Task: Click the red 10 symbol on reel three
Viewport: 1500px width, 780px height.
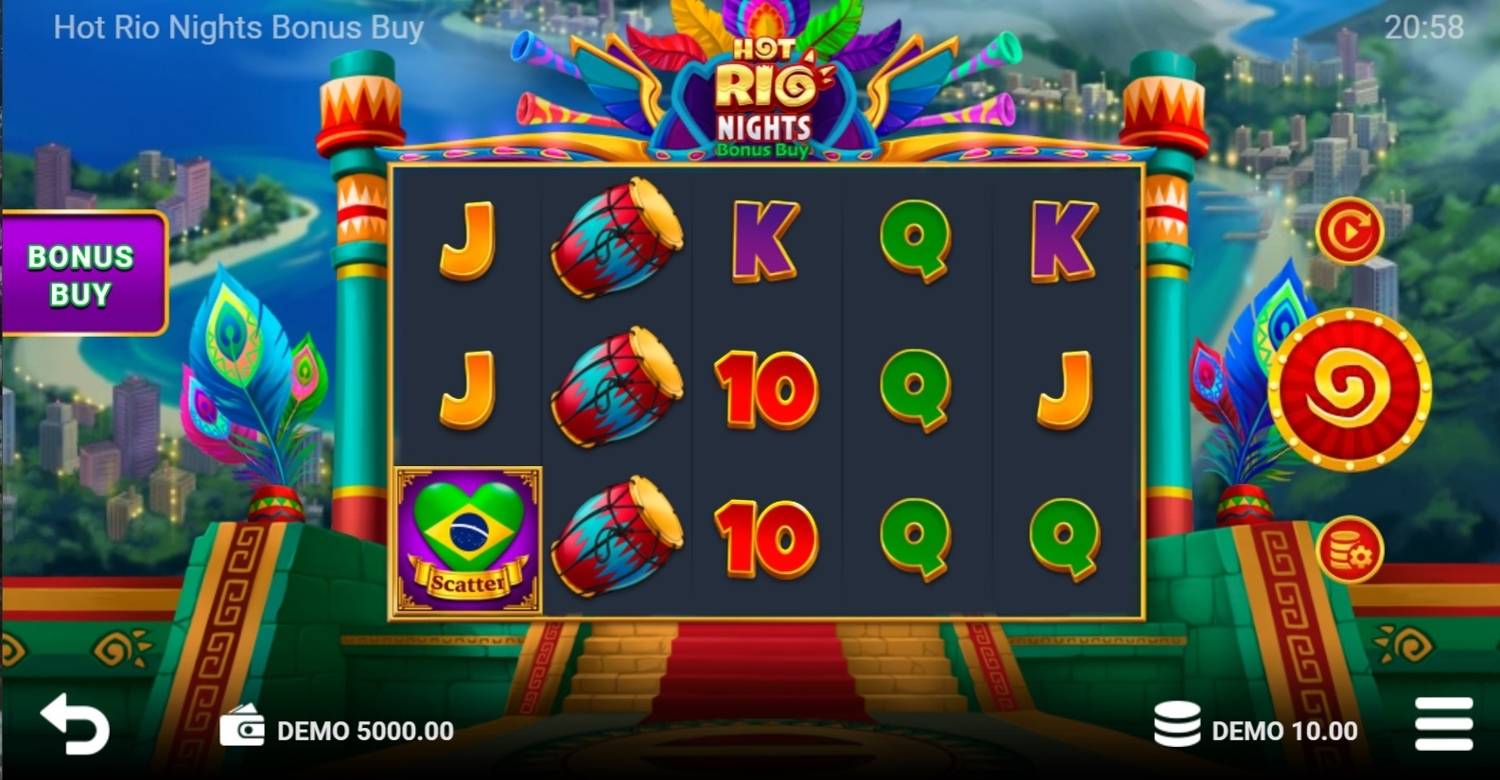Action: click(763, 390)
